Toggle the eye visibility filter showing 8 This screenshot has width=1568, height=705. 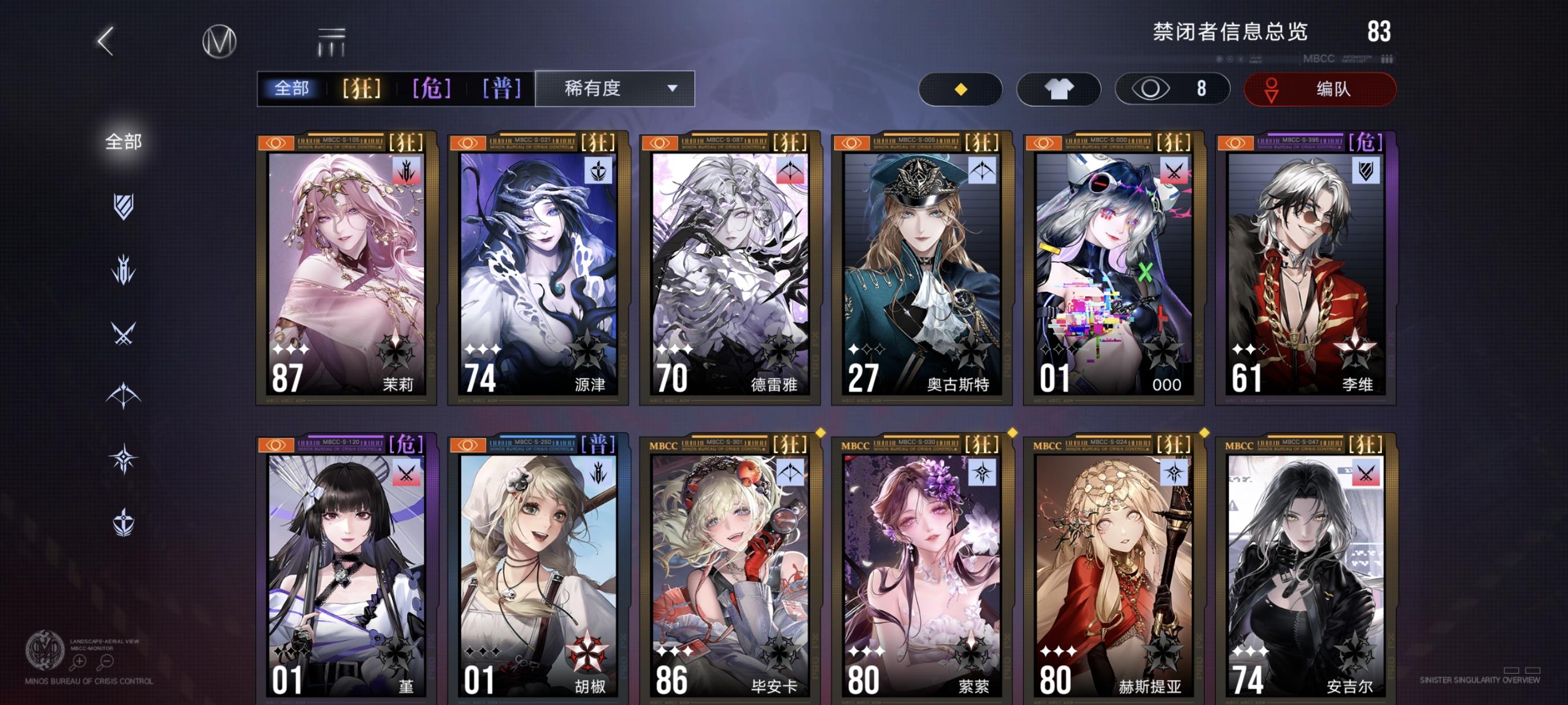point(1172,88)
